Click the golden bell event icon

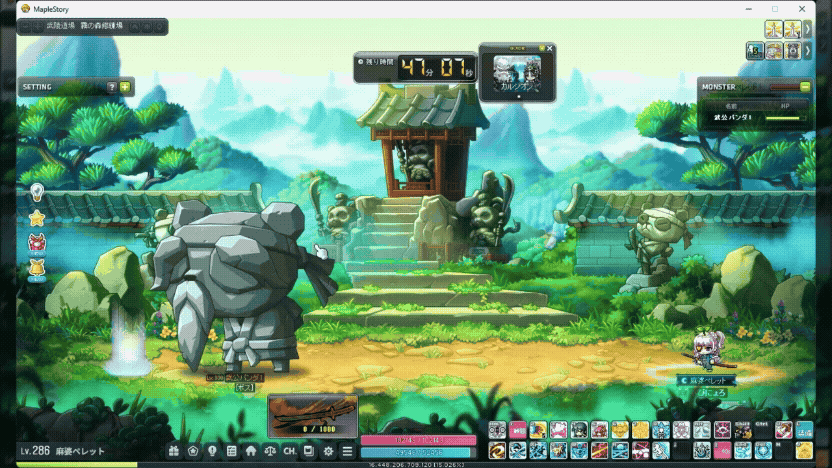coord(37,268)
